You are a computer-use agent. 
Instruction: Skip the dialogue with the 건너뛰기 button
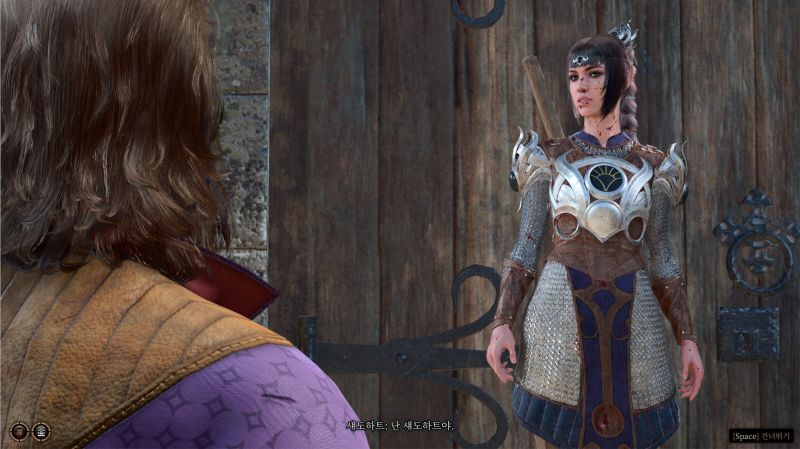coord(760,436)
